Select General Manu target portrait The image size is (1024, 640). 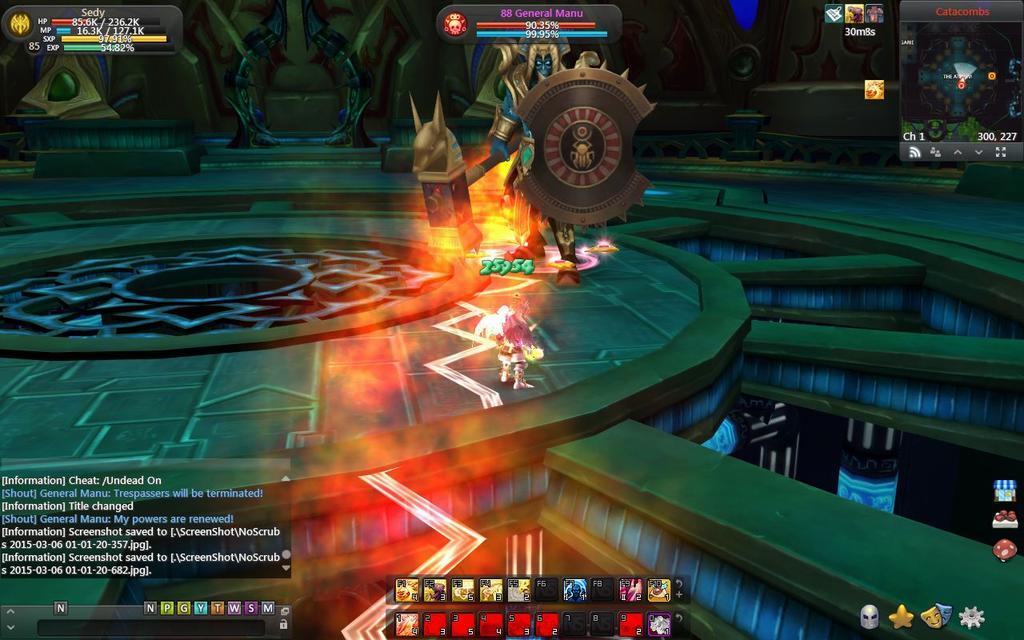click(x=455, y=24)
